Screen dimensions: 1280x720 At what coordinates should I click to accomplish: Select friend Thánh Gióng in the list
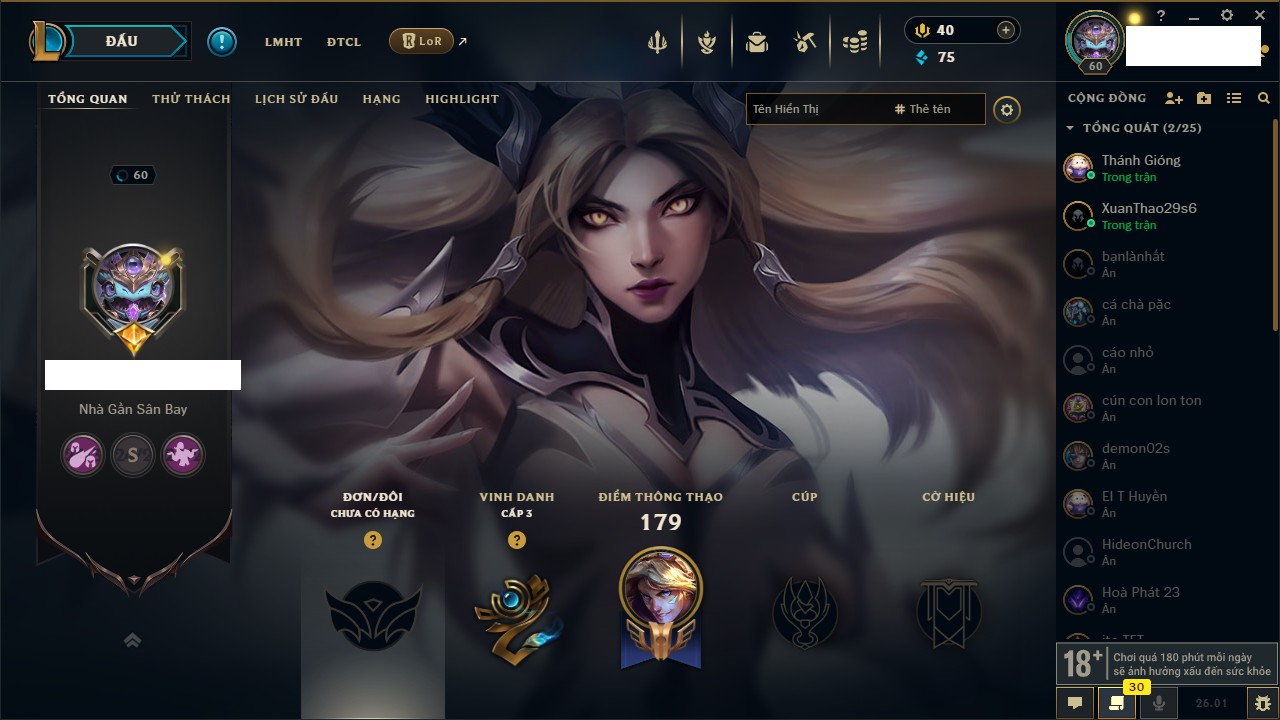click(1141, 167)
